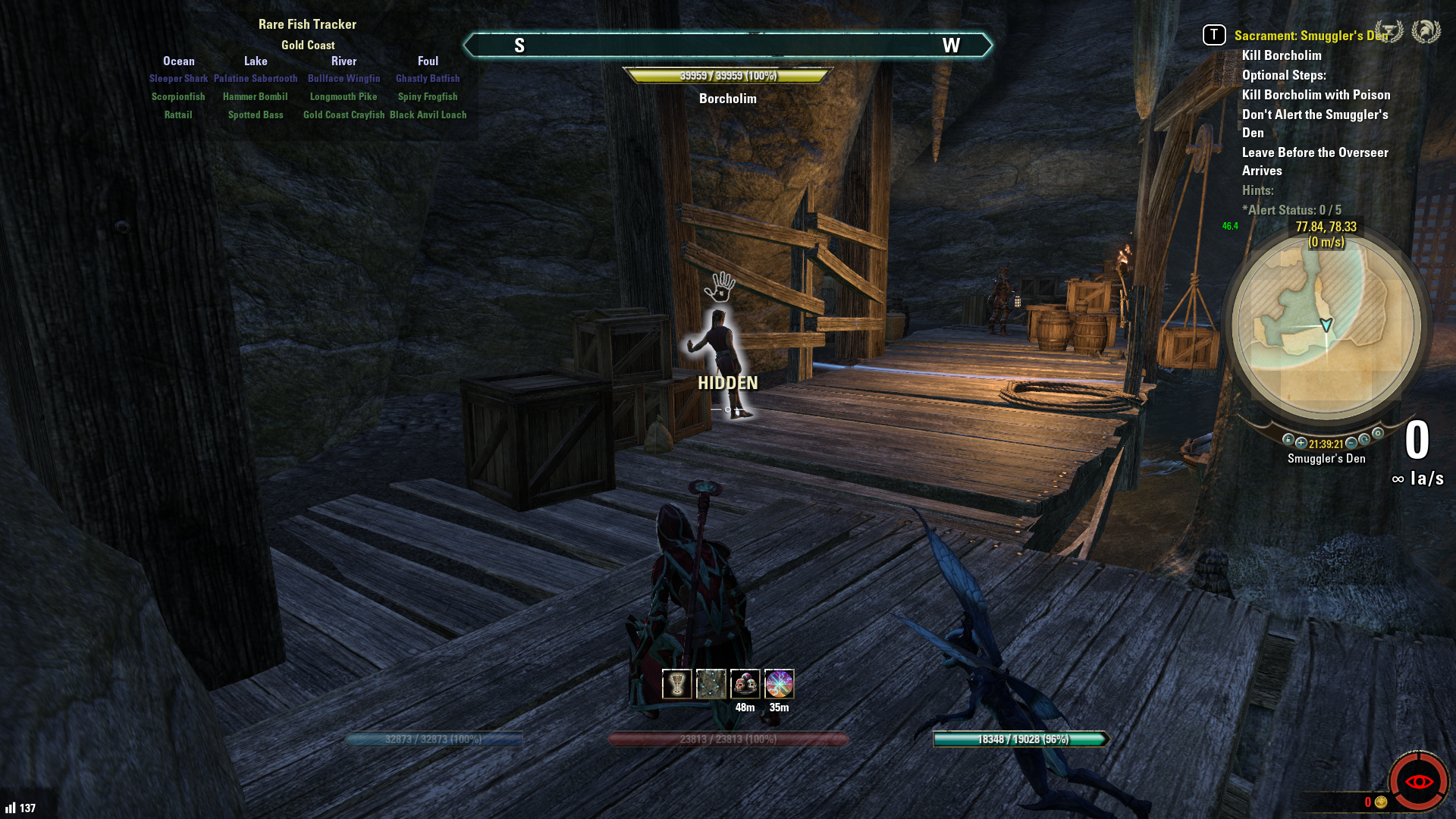Click the red eye stealth indicator

(x=1419, y=782)
